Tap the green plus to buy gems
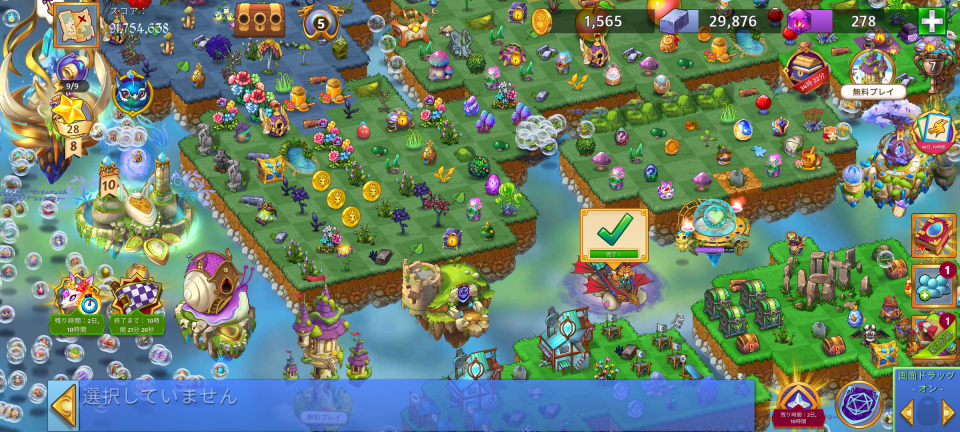 point(931,22)
